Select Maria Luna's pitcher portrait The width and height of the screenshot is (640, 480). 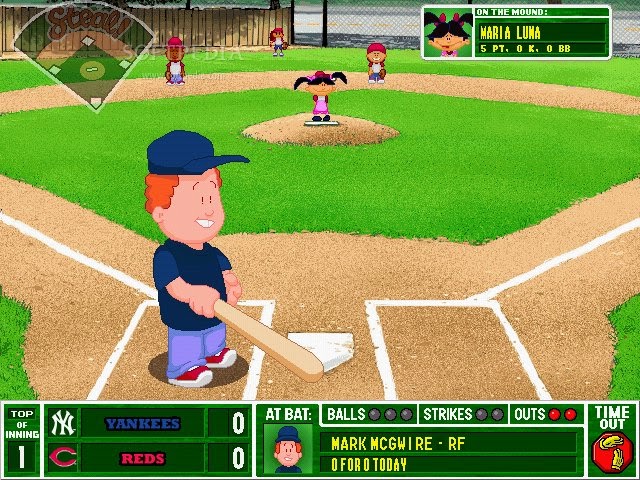tap(448, 34)
